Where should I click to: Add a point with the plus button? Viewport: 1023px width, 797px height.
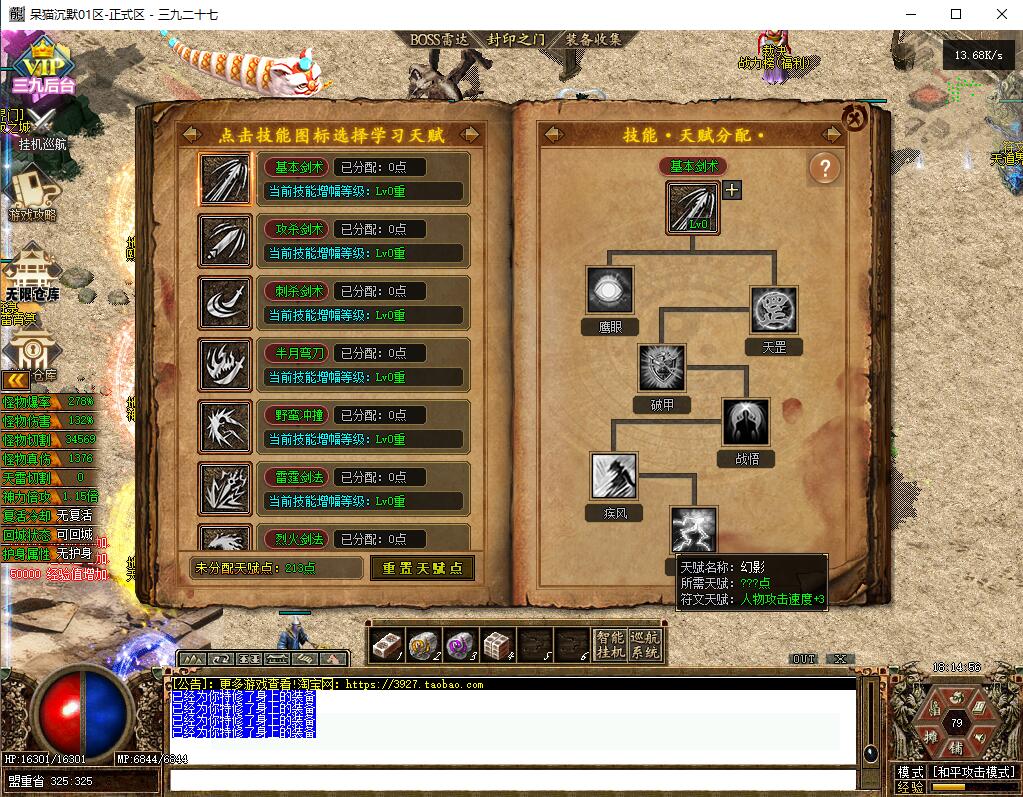point(732,190)
